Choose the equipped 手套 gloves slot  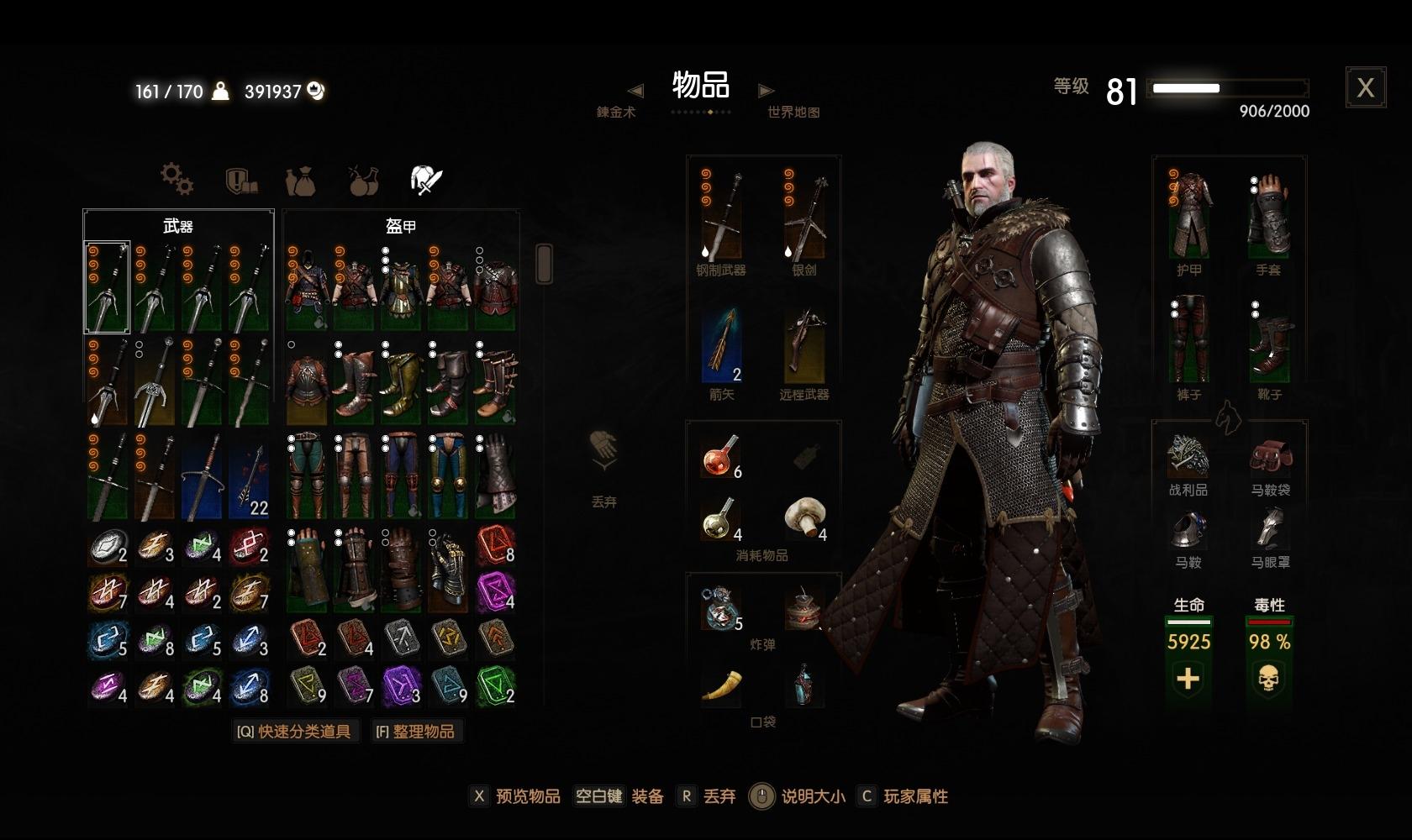[x=1268, y=214]
